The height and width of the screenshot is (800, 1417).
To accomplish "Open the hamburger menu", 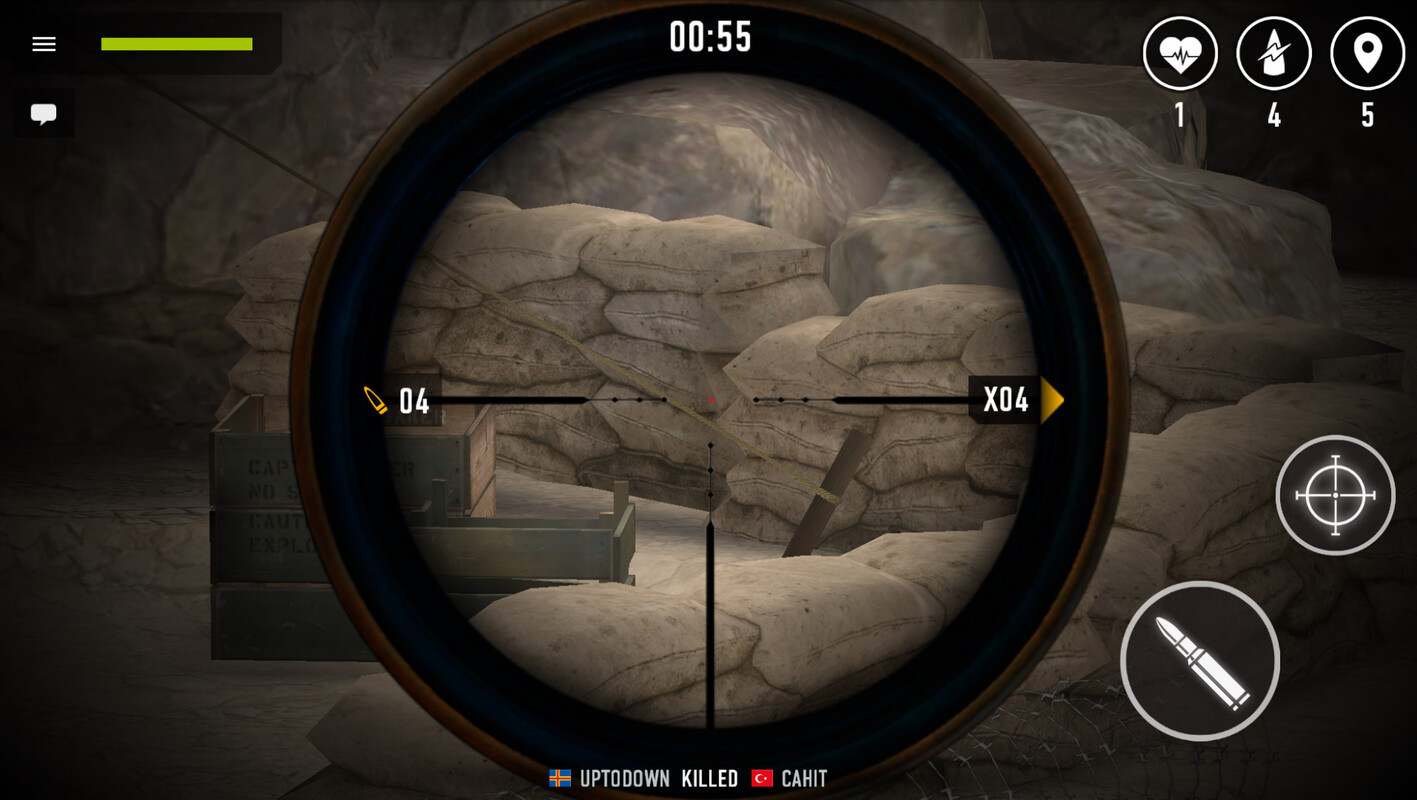I will (x=44, y=44).
